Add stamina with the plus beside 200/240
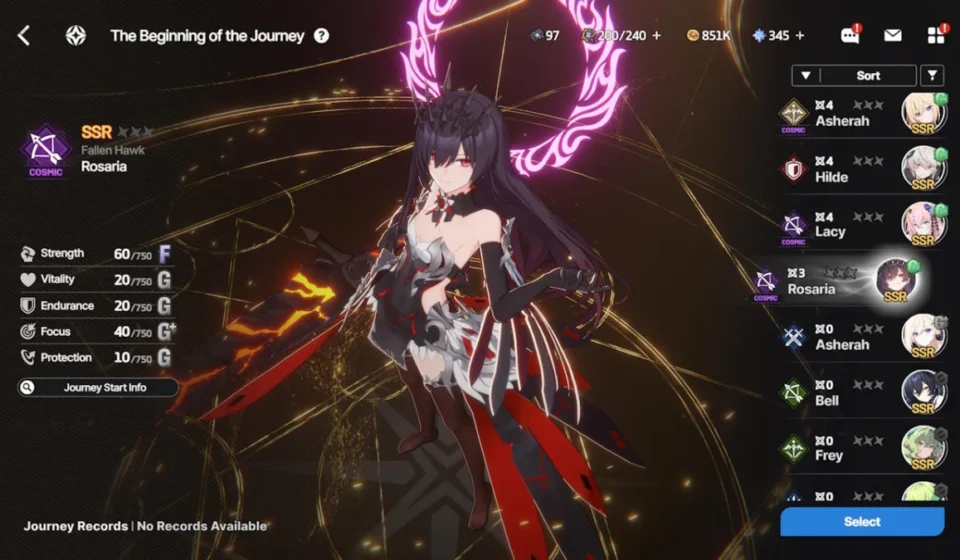960x560 pixels. (x=657, y=36)
